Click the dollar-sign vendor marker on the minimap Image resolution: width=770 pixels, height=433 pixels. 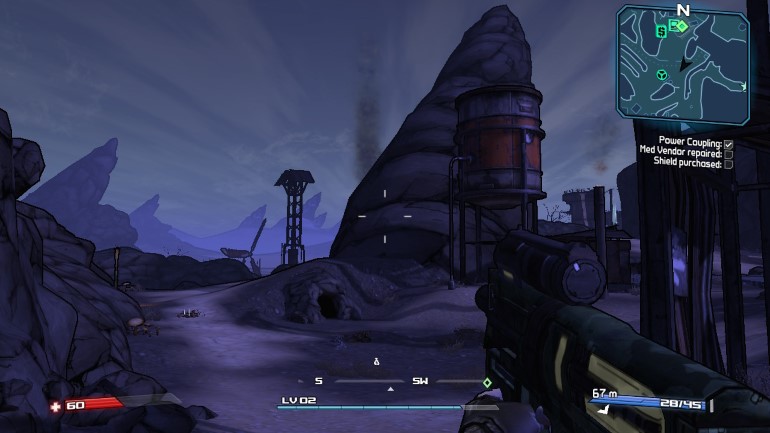[x=661, y=31]
